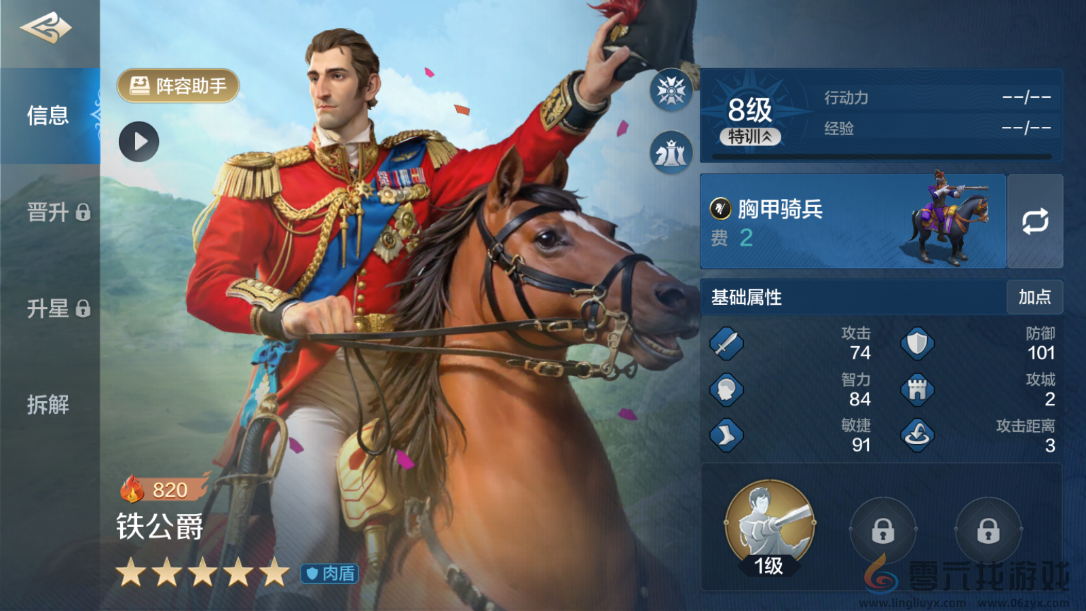Click the 加点 attribute points button
Viewport: 1086px width, 611px height.
tap(1034, 297)
